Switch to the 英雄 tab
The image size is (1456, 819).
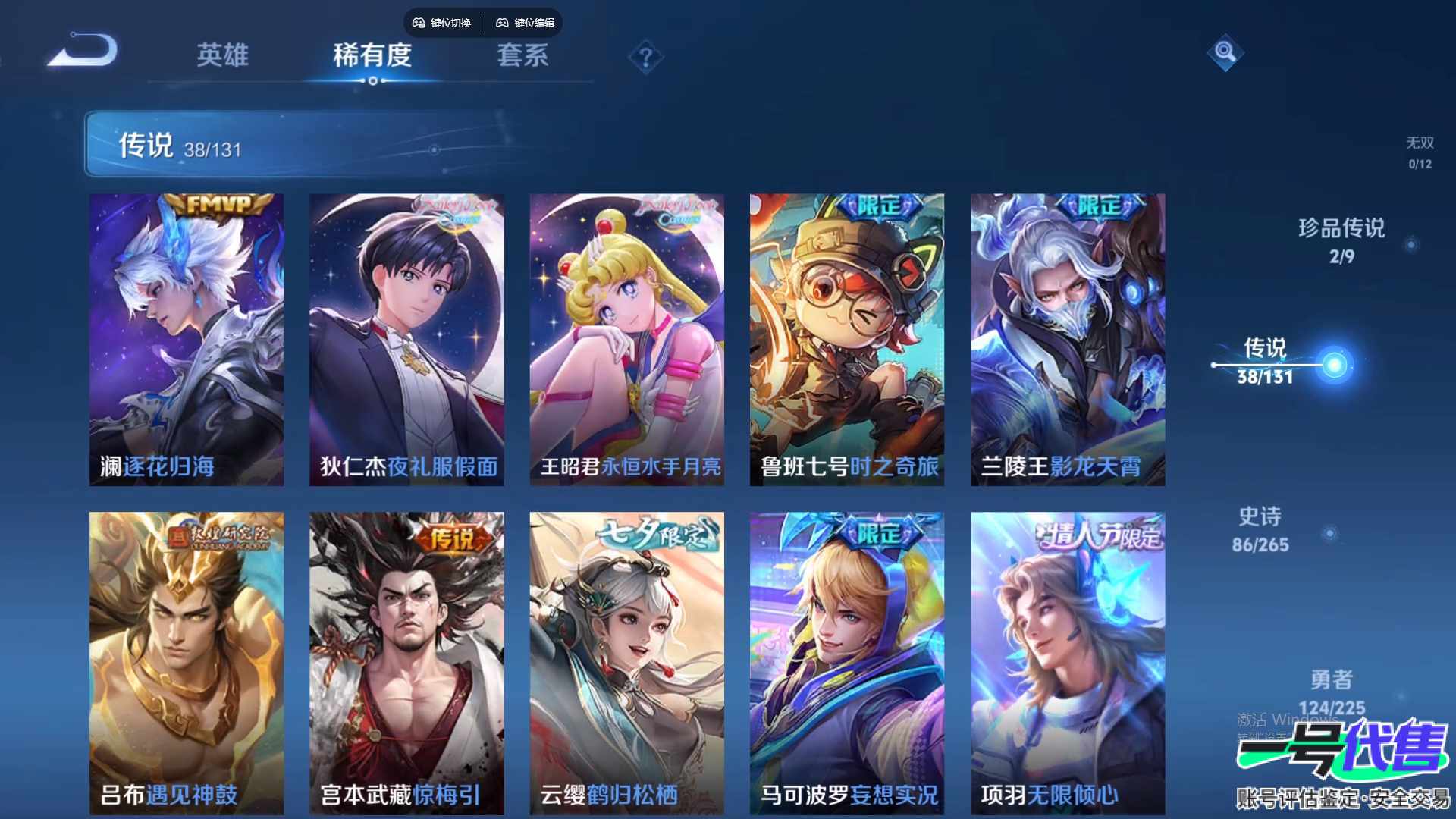coord(222,55)
